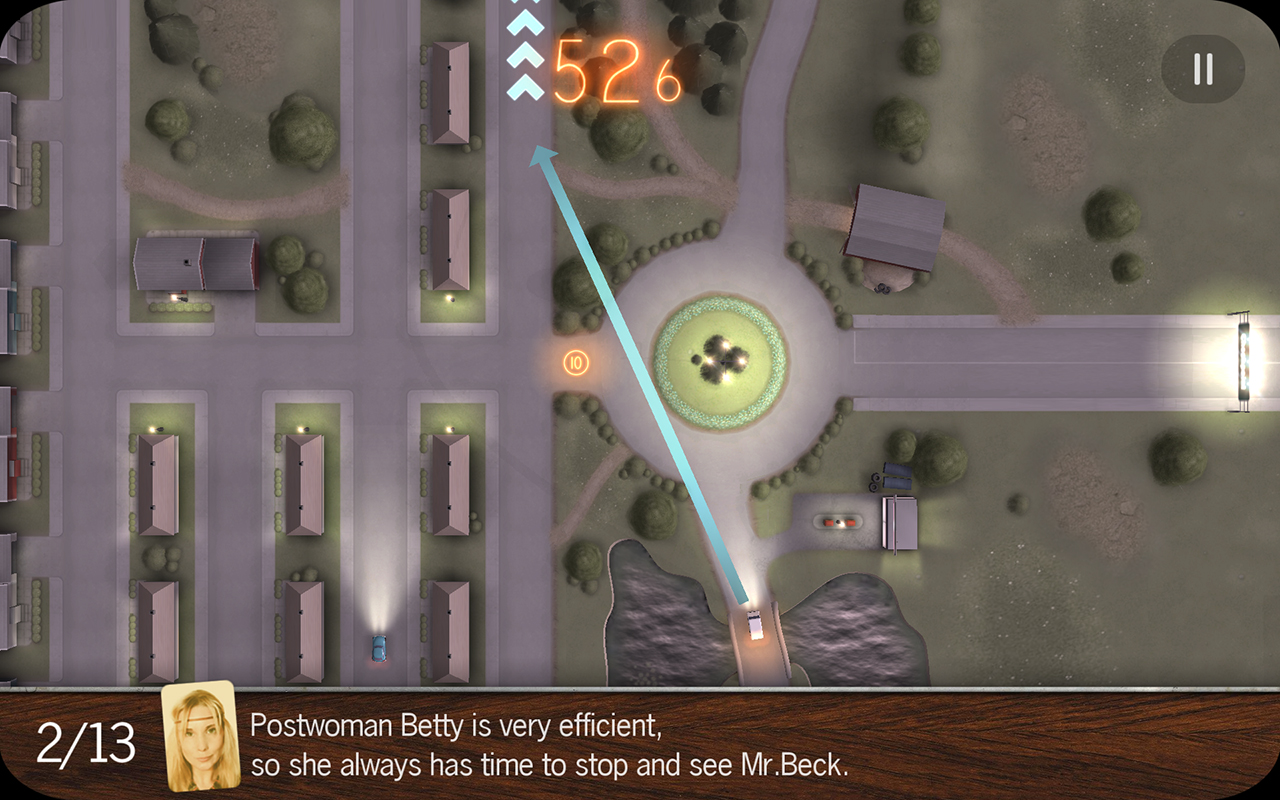Tap Postwoman Betty's portrait card
Viewport: 1280px width, 800px height.
[201, 737]
